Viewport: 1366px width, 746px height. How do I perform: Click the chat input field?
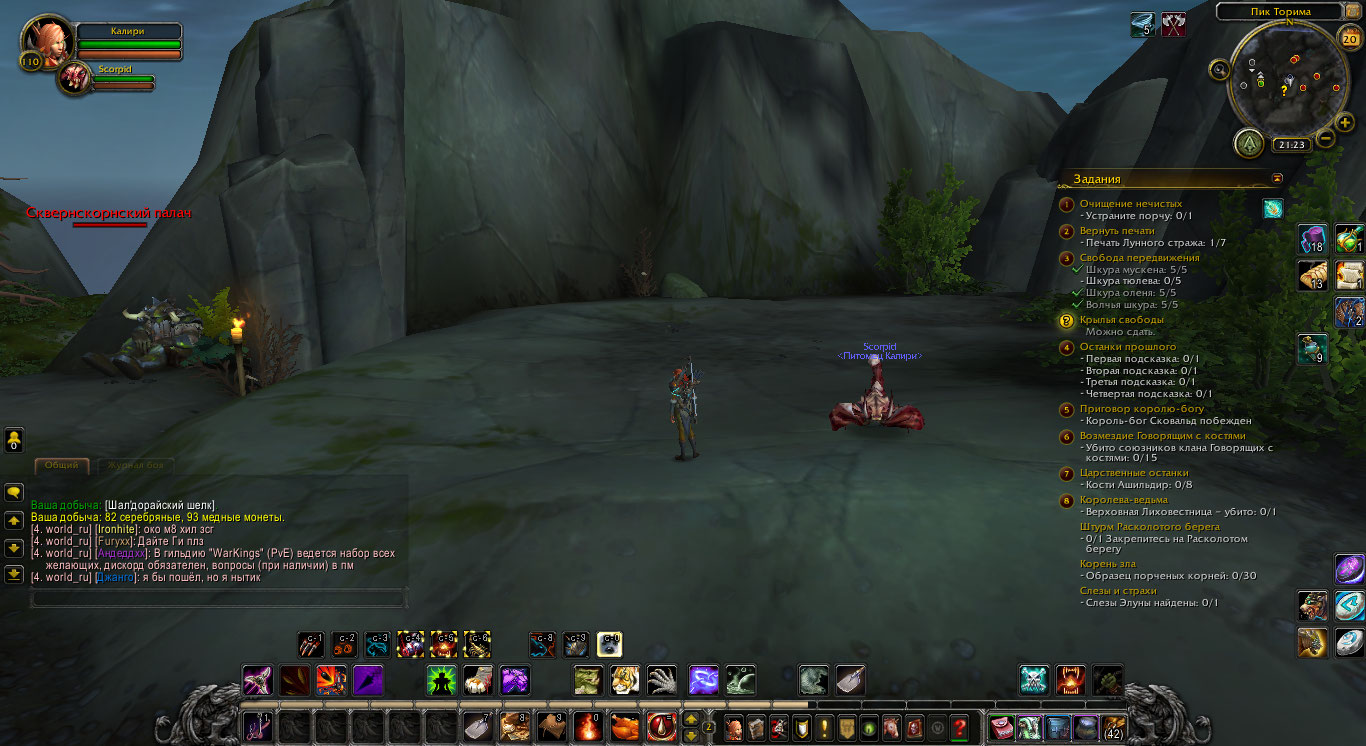(x=218, y=598)
